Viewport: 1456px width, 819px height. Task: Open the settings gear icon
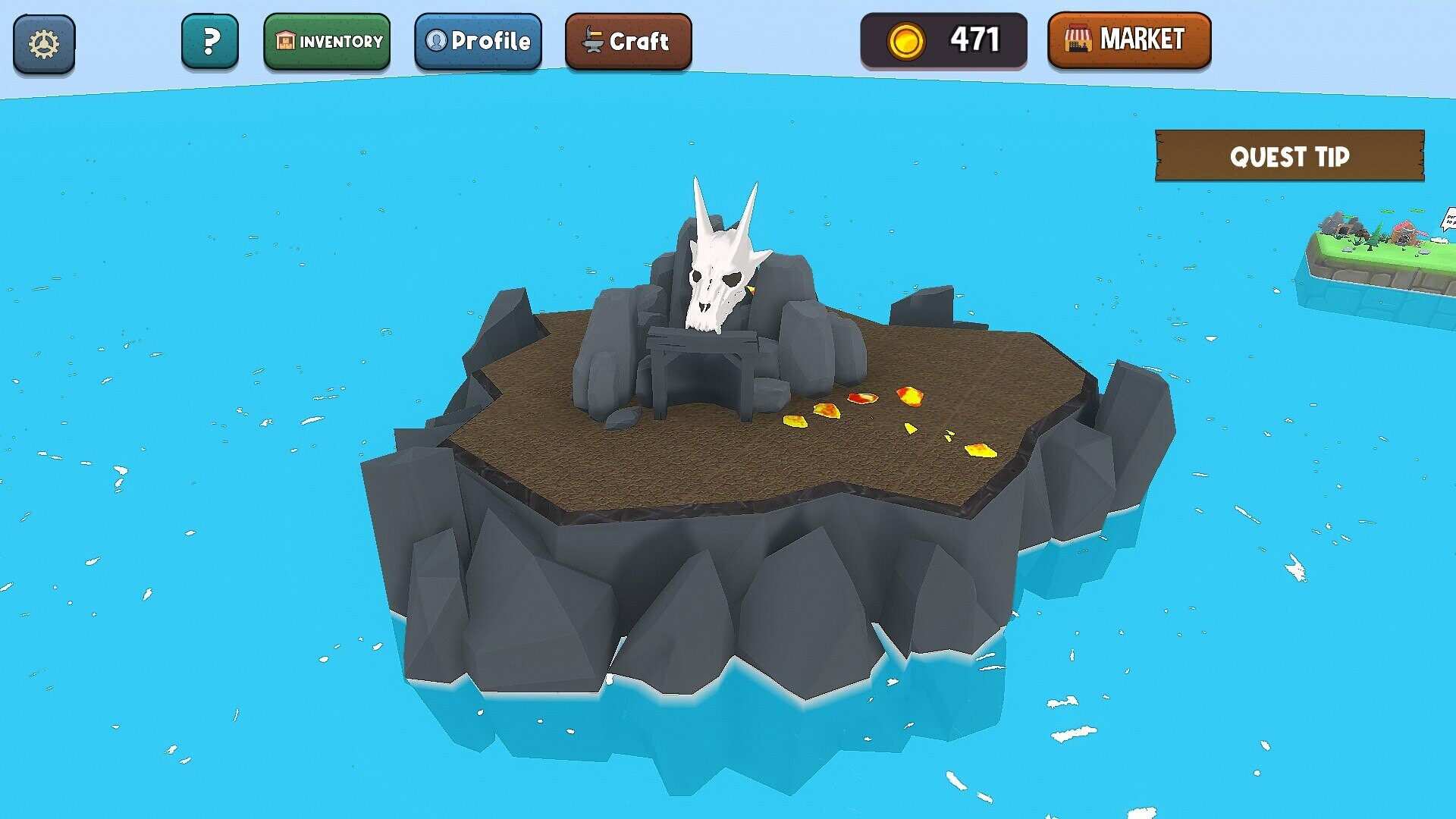pyautogui.click(x=43, y=42)
